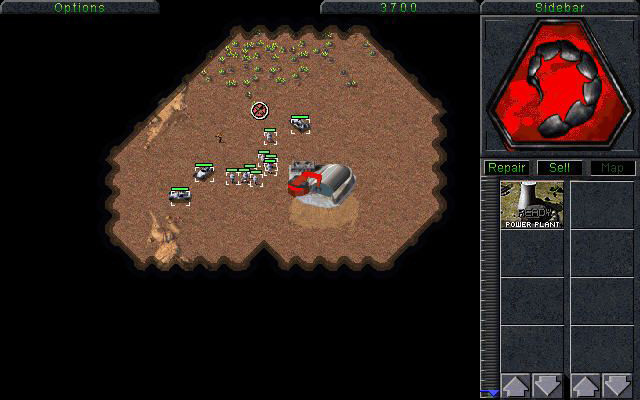Screen dimensions: 640x400
Task: Open the Options menu
Action: 79,7
